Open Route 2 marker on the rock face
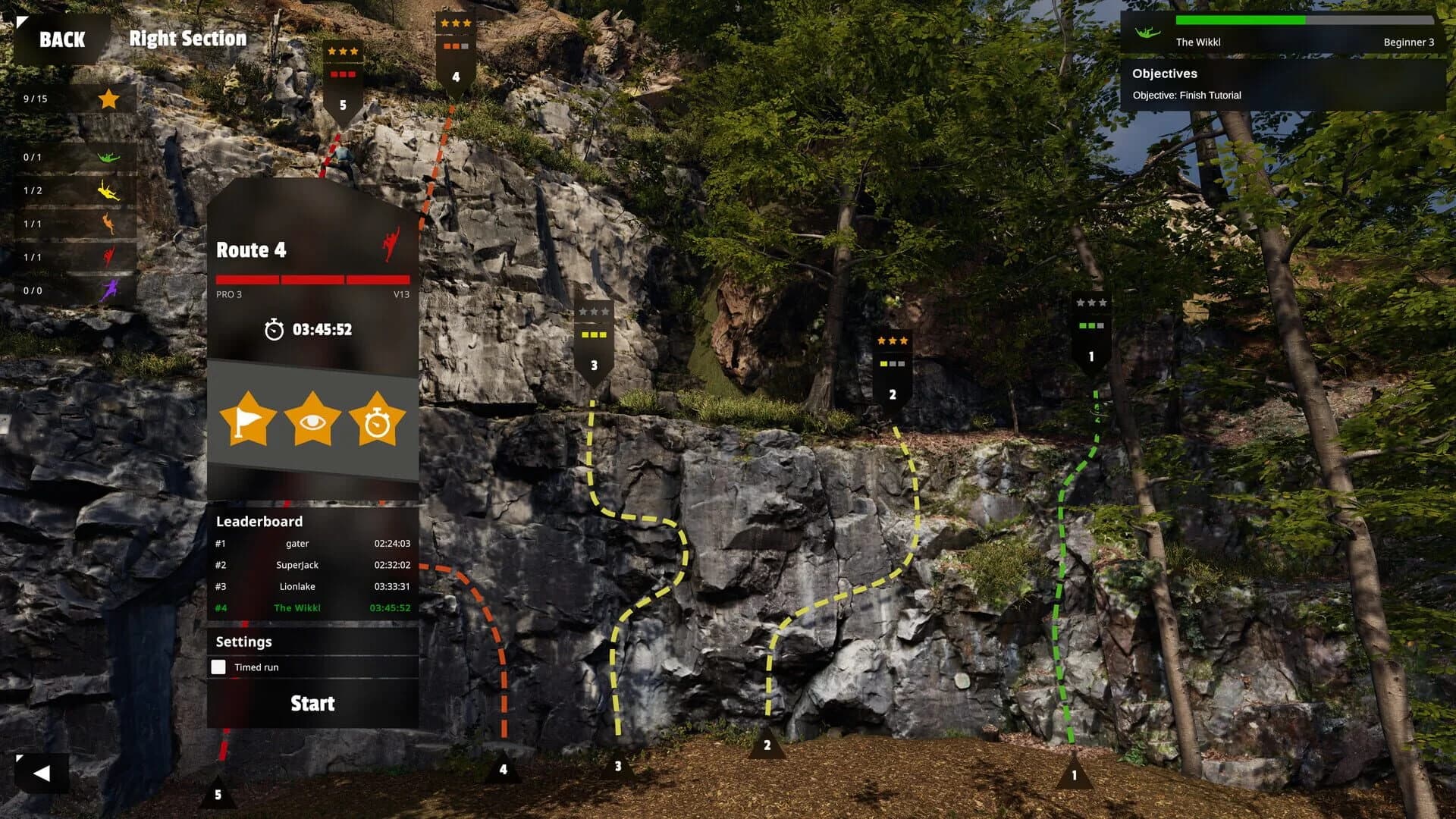This screenshot has width=1456, height=819. pos(892,364)
